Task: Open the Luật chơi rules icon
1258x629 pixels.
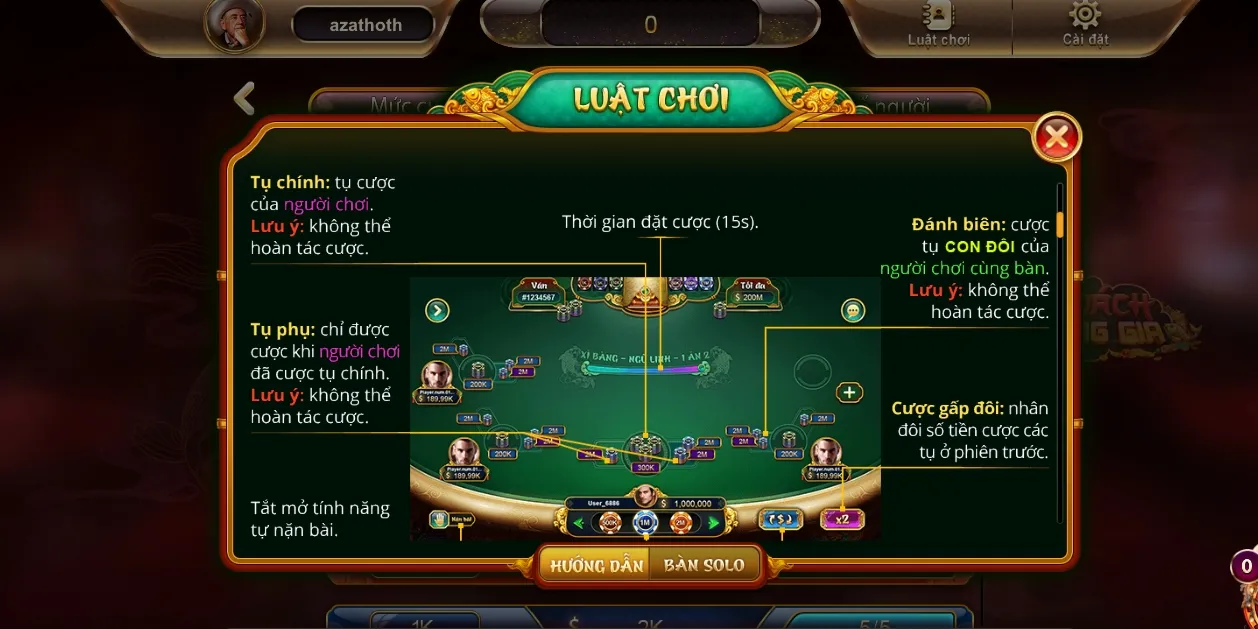Action: click(x=938, y=24)
